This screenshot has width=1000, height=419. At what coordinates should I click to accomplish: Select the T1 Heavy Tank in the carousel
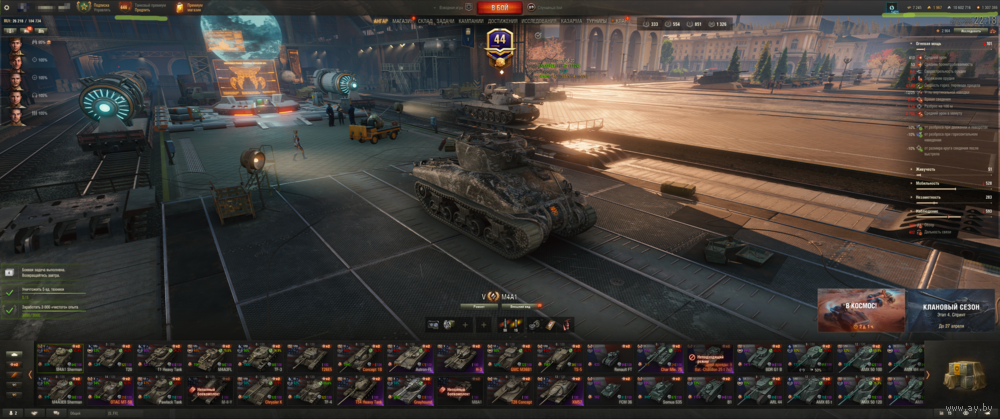(158, 358)
